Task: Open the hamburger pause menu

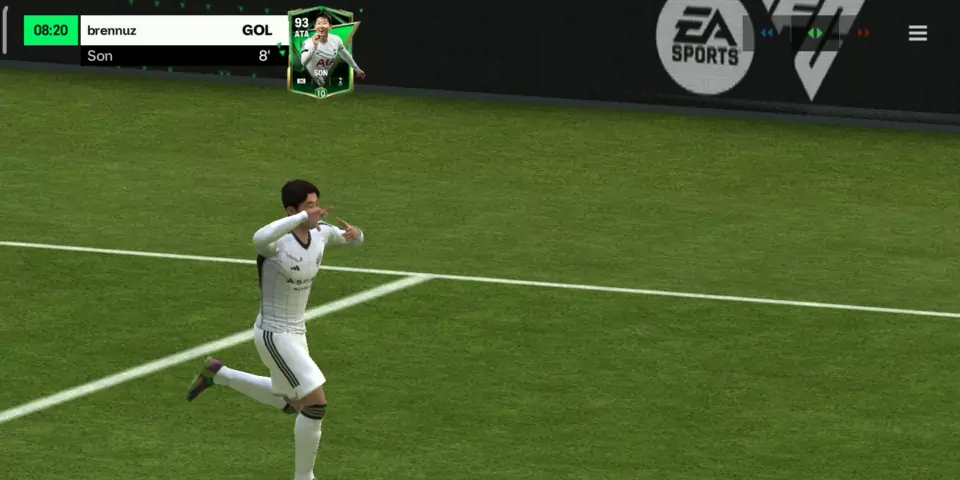Action: tap(917, 33)
